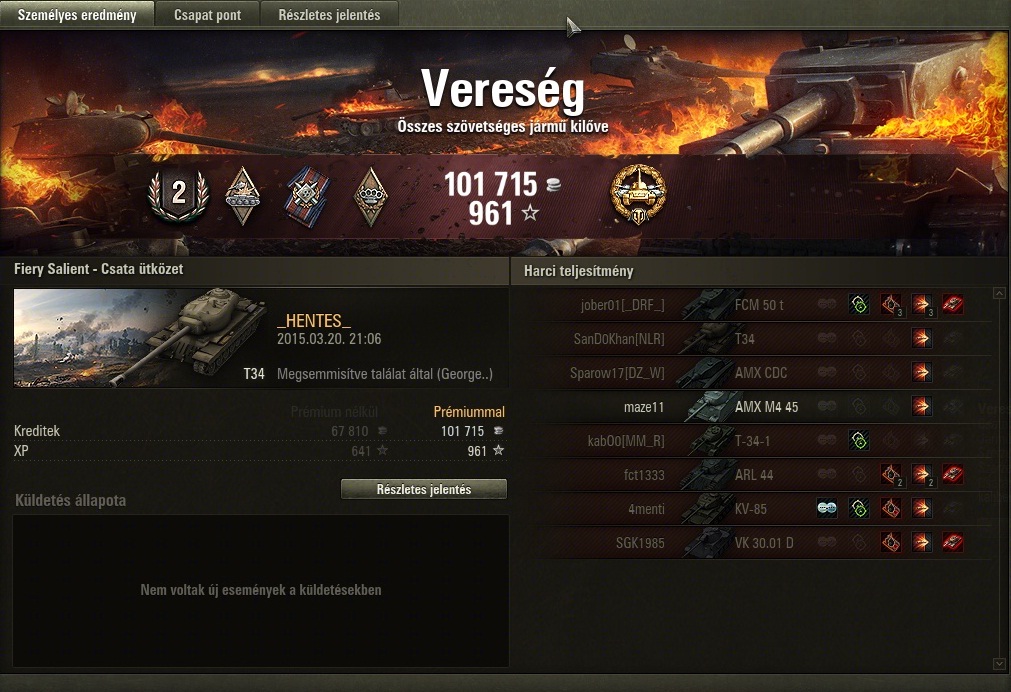Pick the maze11 AMX M4 45 row
Viewport: 1011px width, 692px height.
[x=750, y=407]
